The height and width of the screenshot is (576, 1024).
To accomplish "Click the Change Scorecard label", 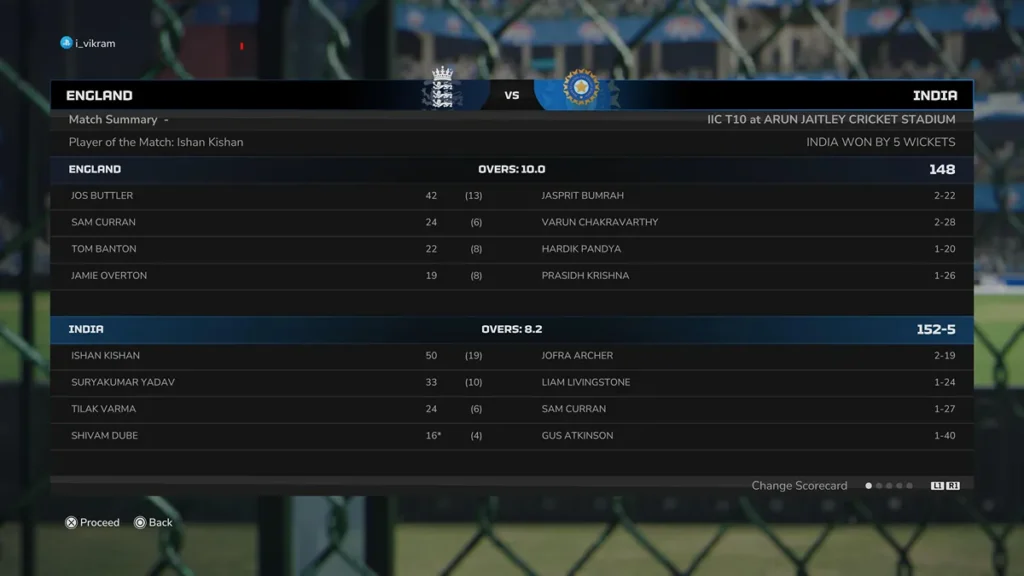I will click(x=799, y=486).
